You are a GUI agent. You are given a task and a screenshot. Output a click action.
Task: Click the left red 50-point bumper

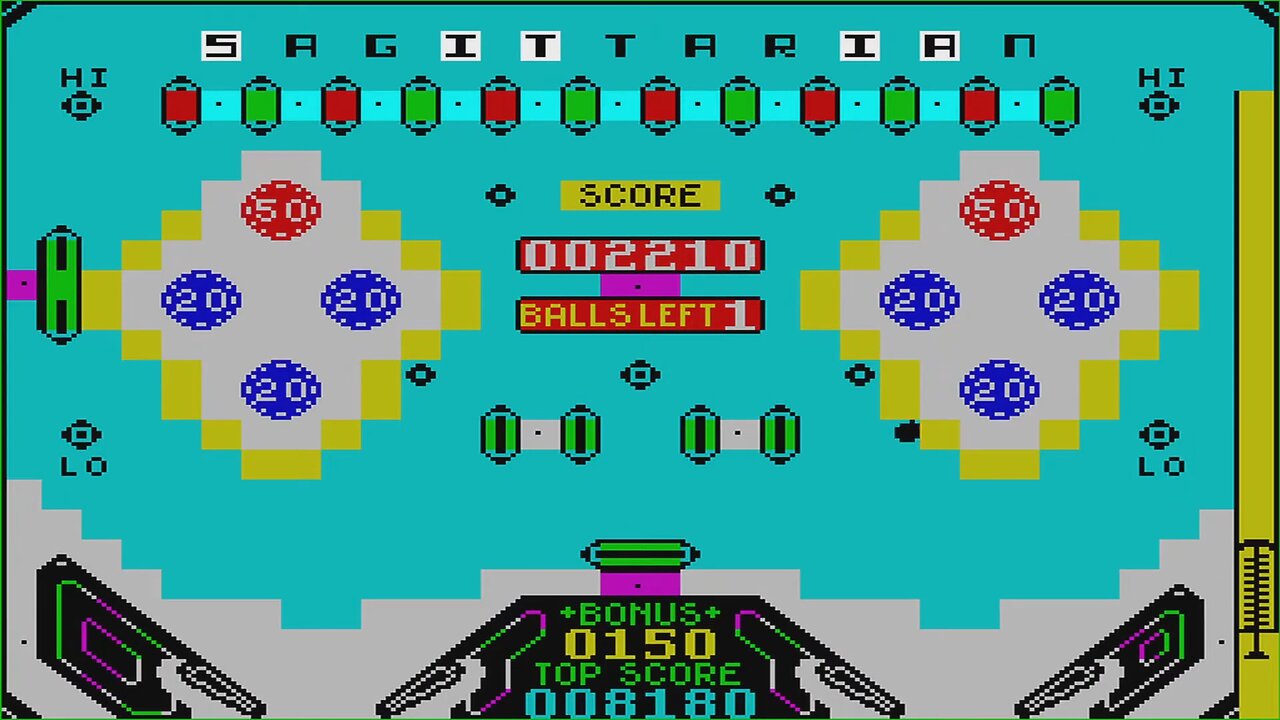pyautogui.click(x=282, y=209)
